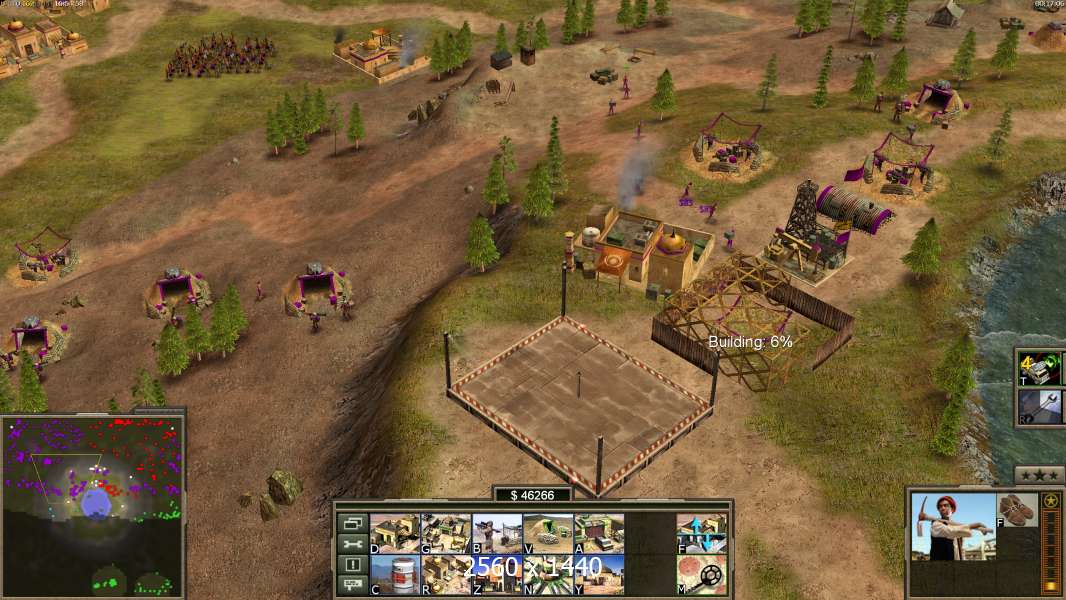Build the rocket soldier site labeled B
The image size is (1066, 600).
[x=497, y=533]
